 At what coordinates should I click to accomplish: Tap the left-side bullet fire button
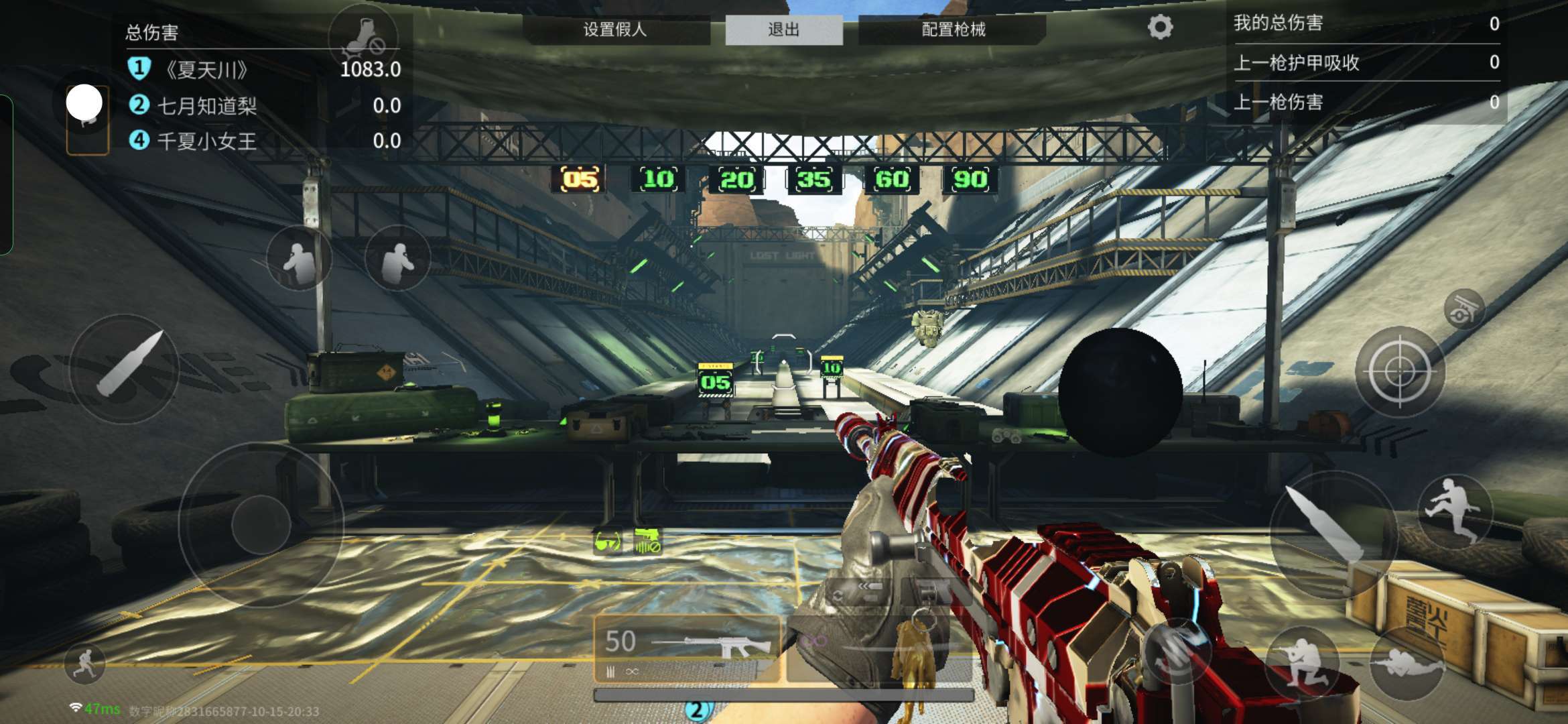(125, 367)
